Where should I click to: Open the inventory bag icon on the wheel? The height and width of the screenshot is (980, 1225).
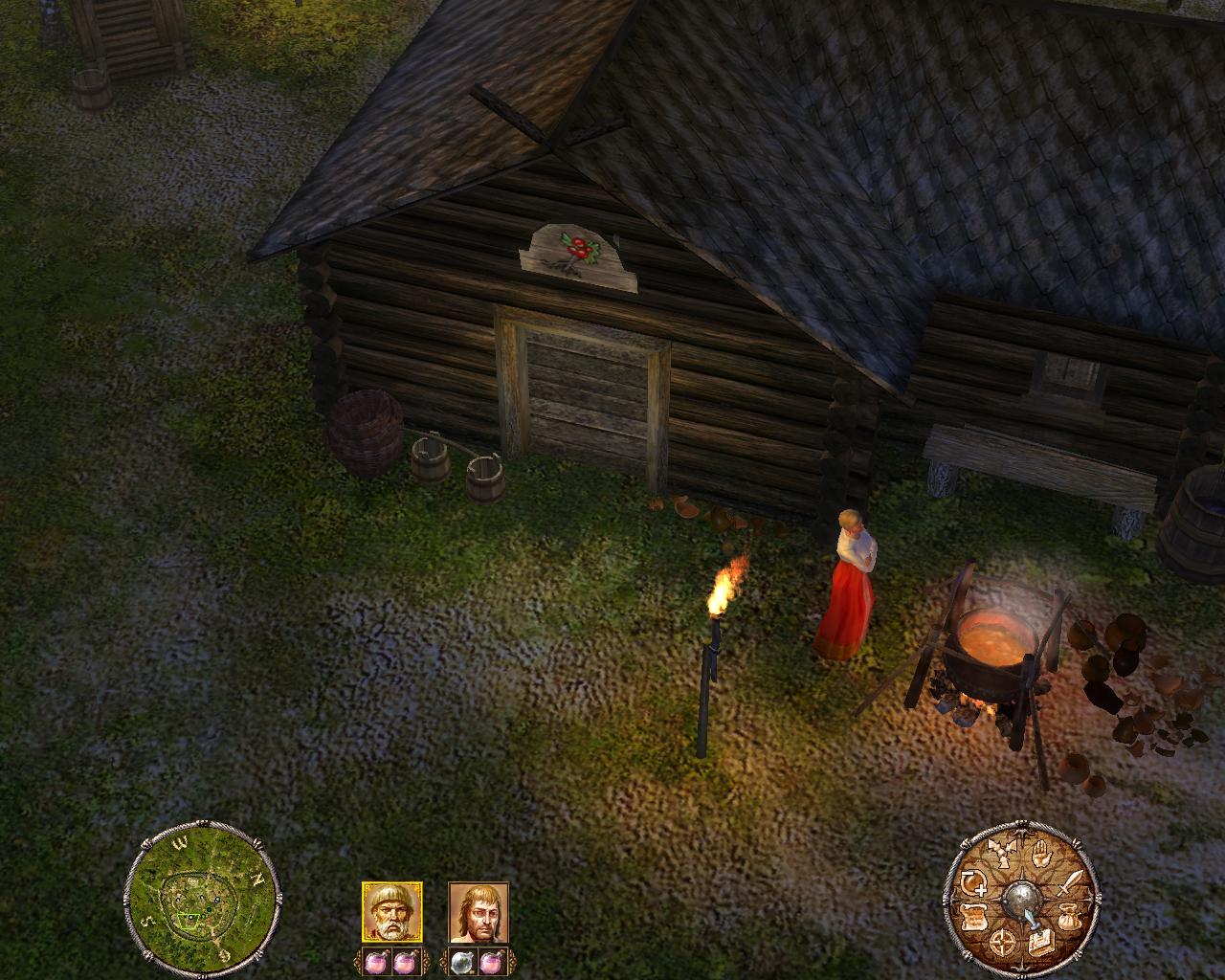coord(1069,917)
